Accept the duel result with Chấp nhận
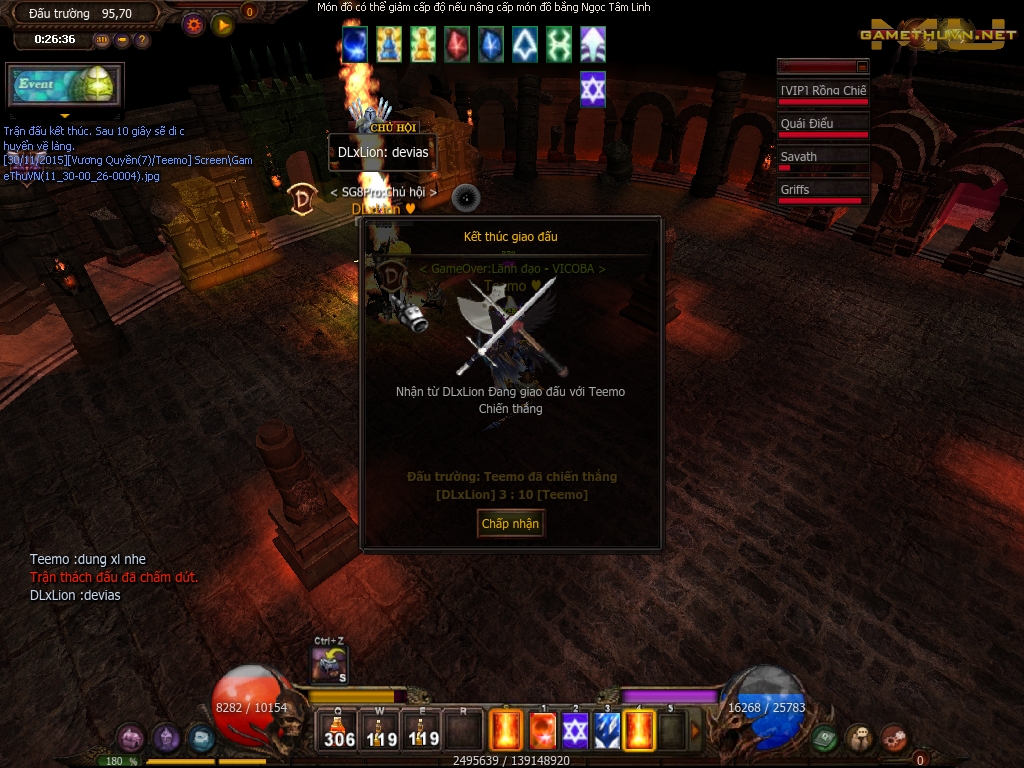 pyautogui.click(x=510, y=523)
